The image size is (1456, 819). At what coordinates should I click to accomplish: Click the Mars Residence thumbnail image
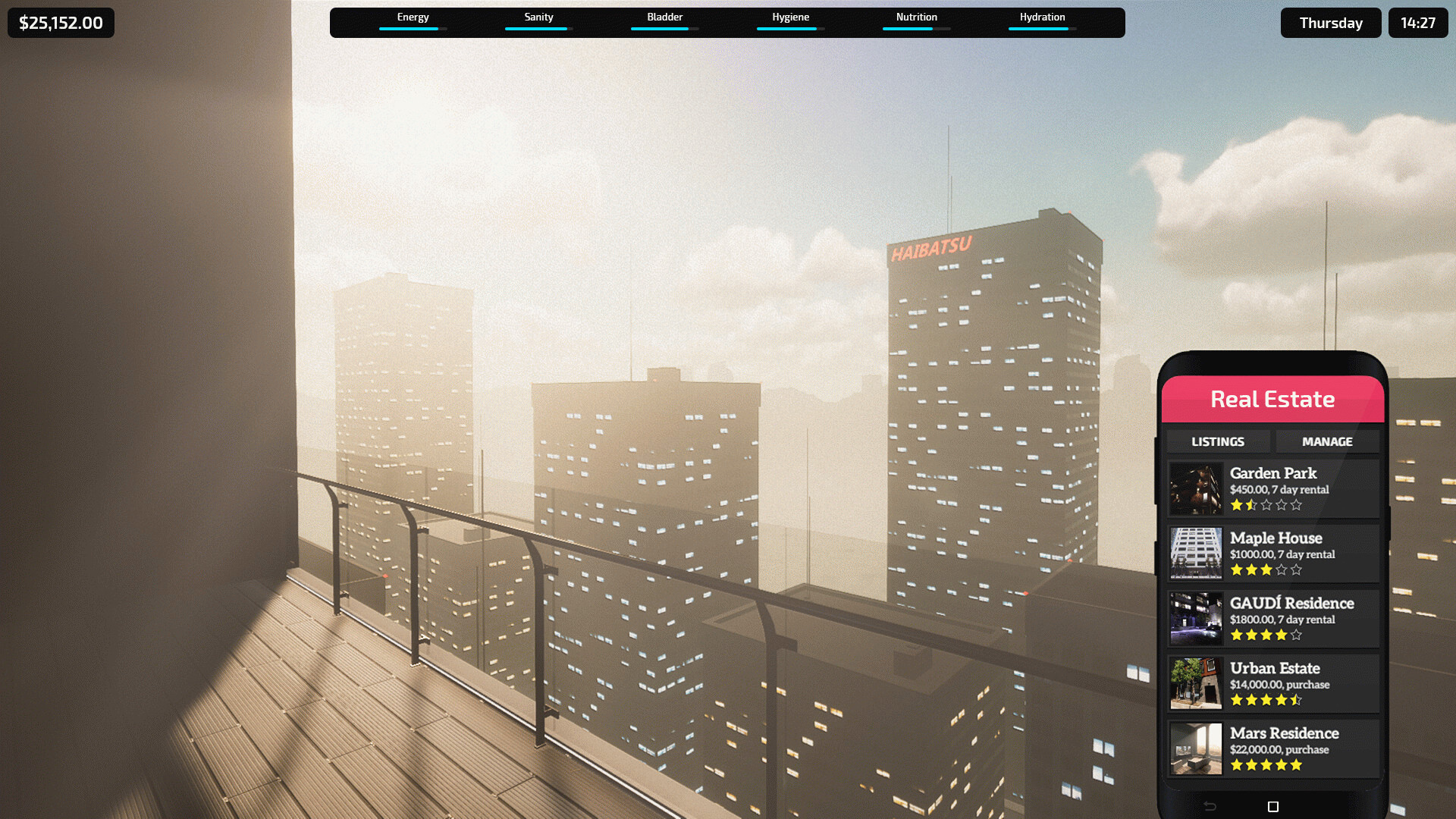[1196, 749]
